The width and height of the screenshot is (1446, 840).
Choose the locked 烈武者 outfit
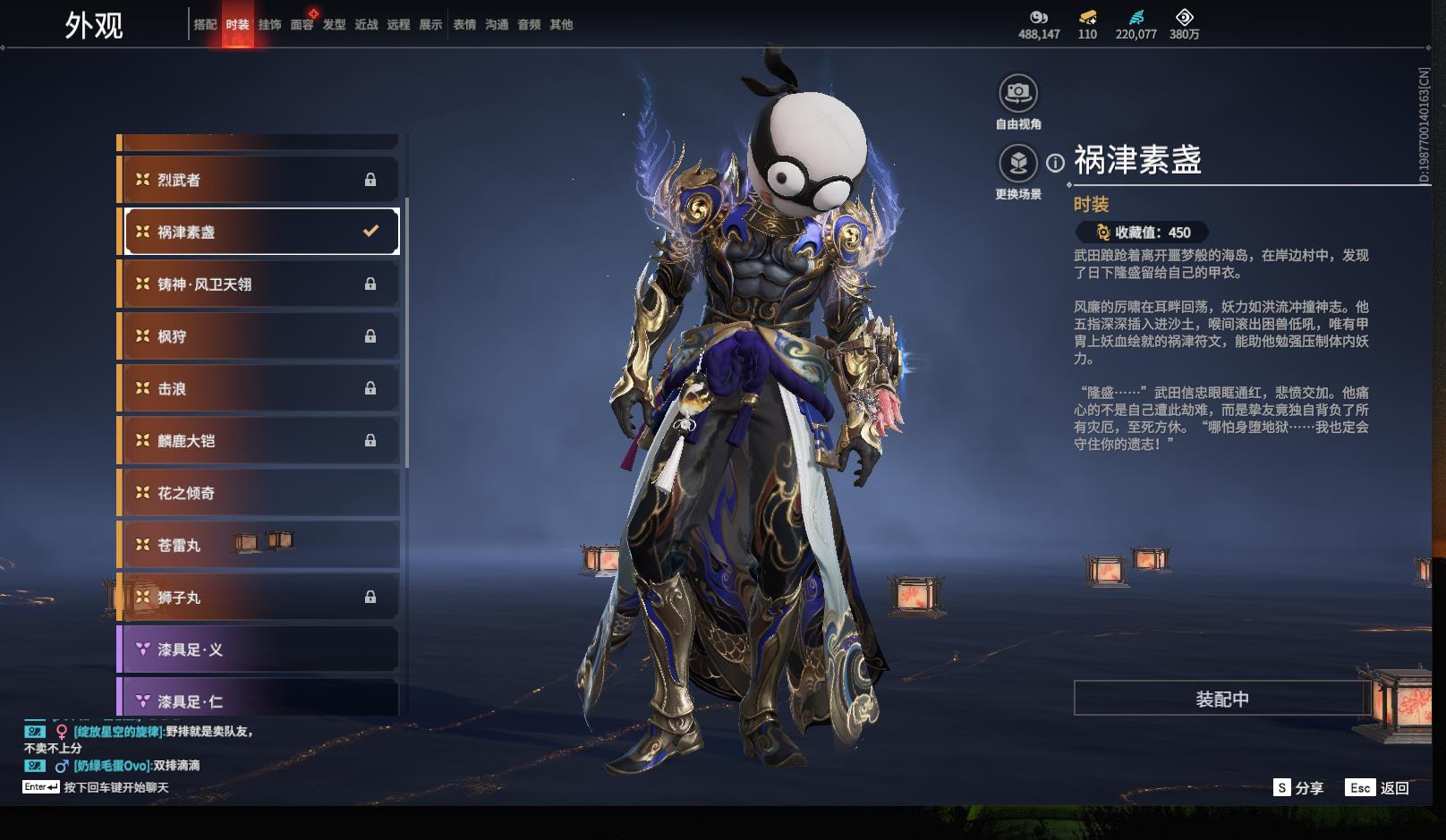tap(259, 180)
